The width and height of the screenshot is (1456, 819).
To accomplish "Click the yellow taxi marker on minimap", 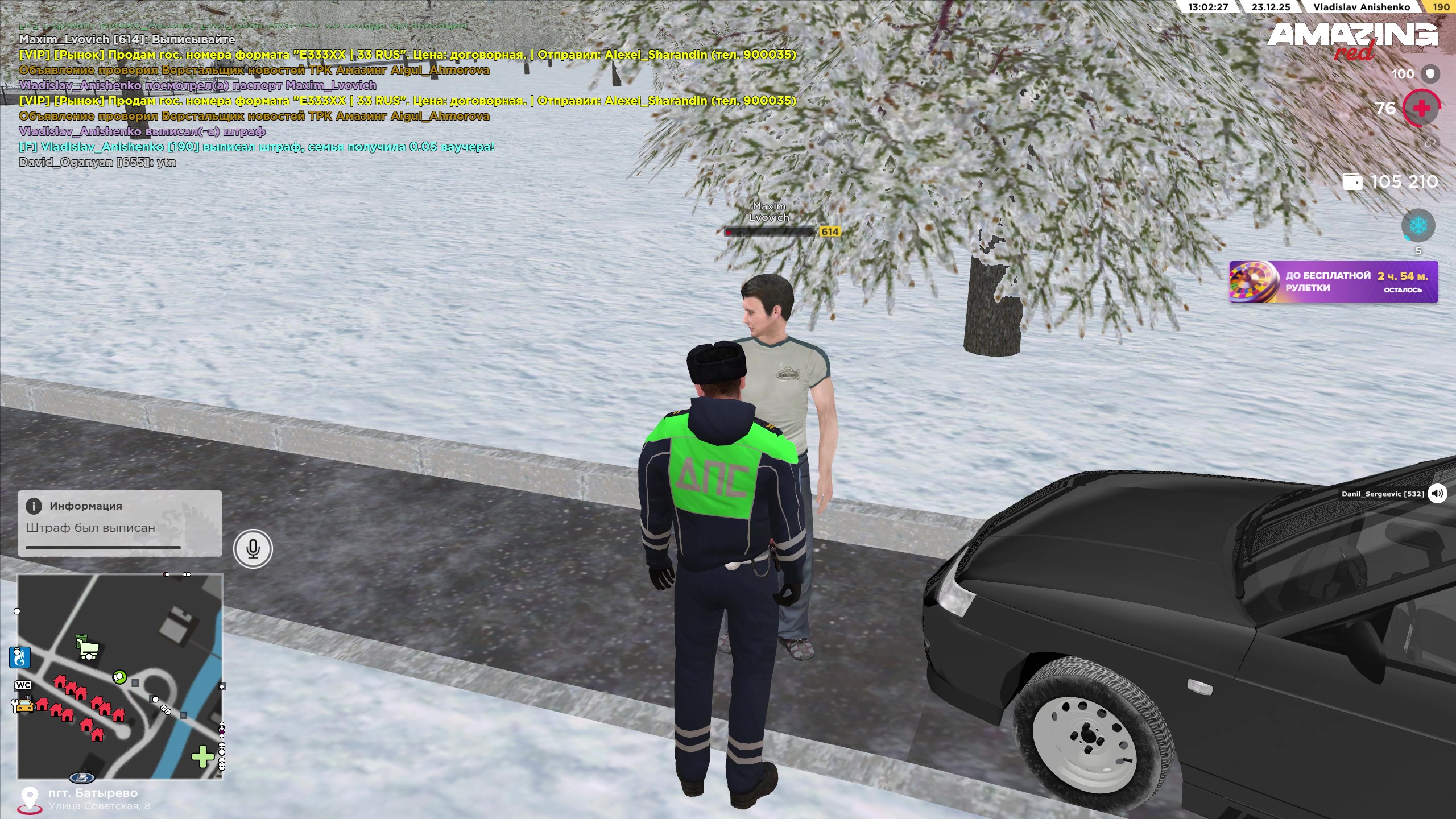I will coord(23,706).
